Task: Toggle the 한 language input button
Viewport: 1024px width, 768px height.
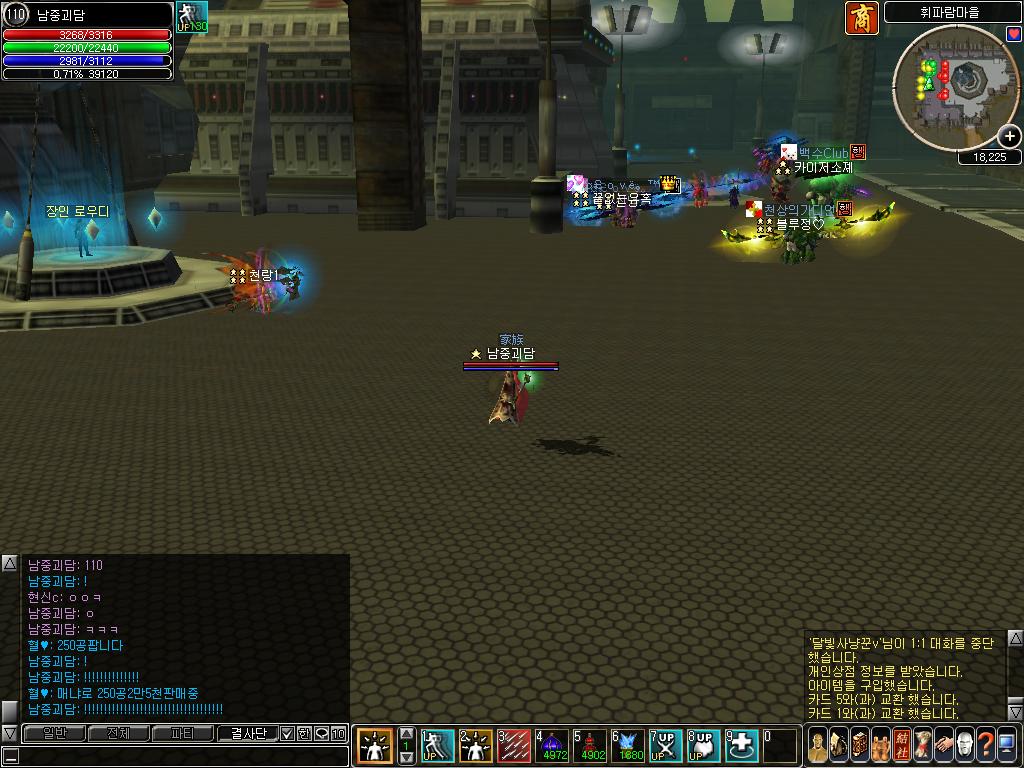Action: (x=305, y=734)
